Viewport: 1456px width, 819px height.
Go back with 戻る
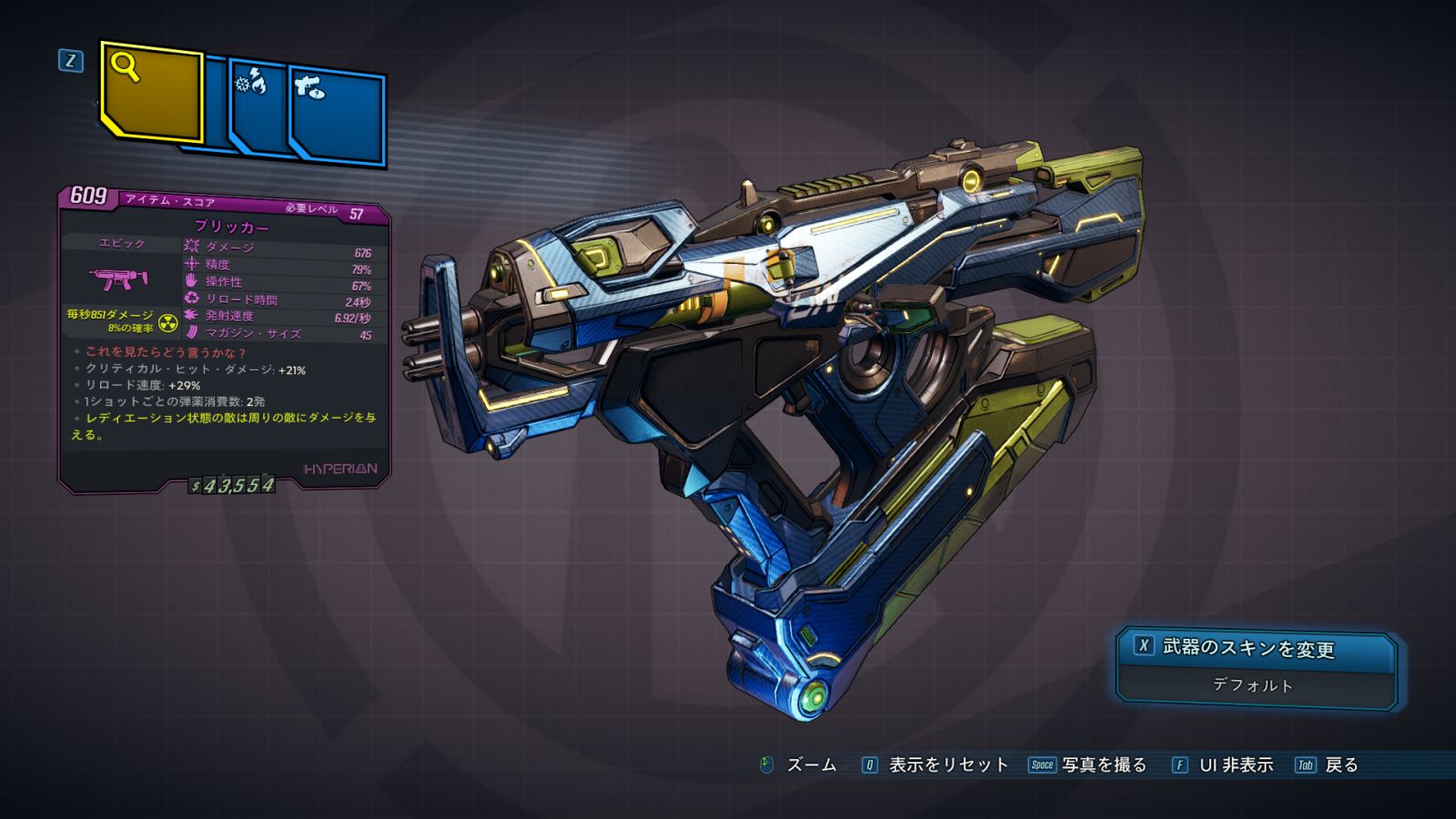[1327, 765]
